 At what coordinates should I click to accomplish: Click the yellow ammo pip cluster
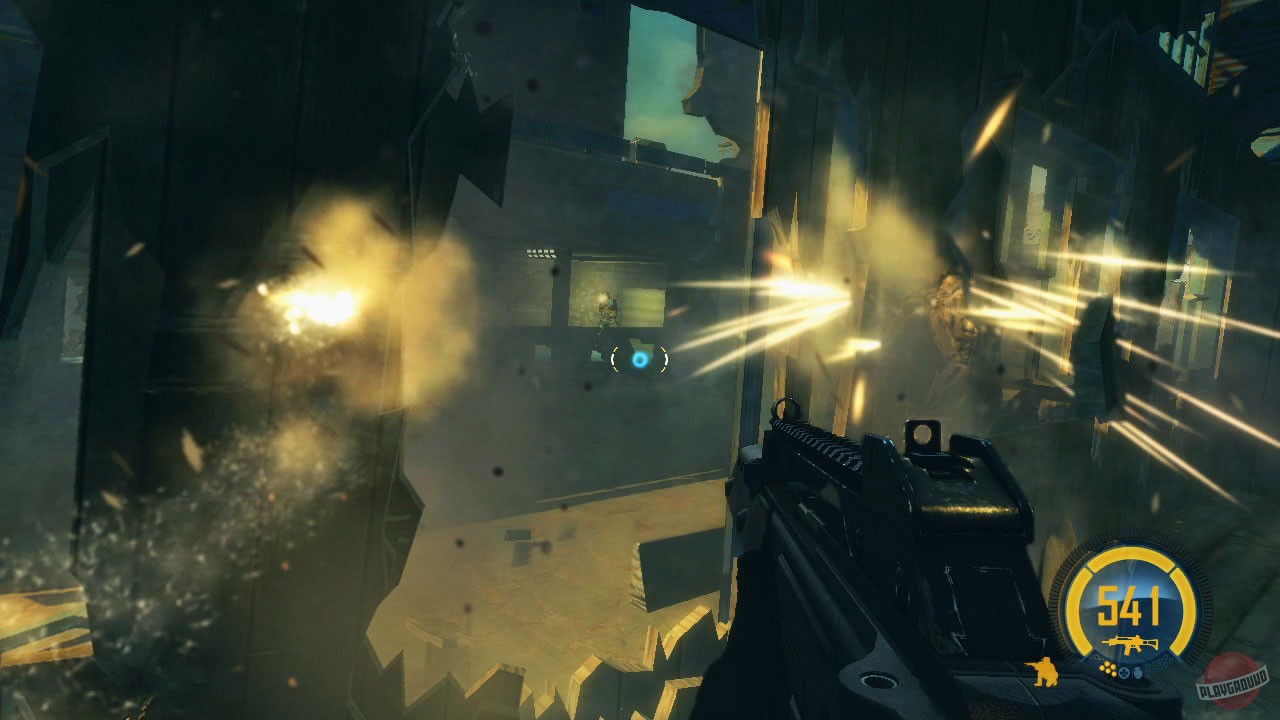click(1108, 668)
